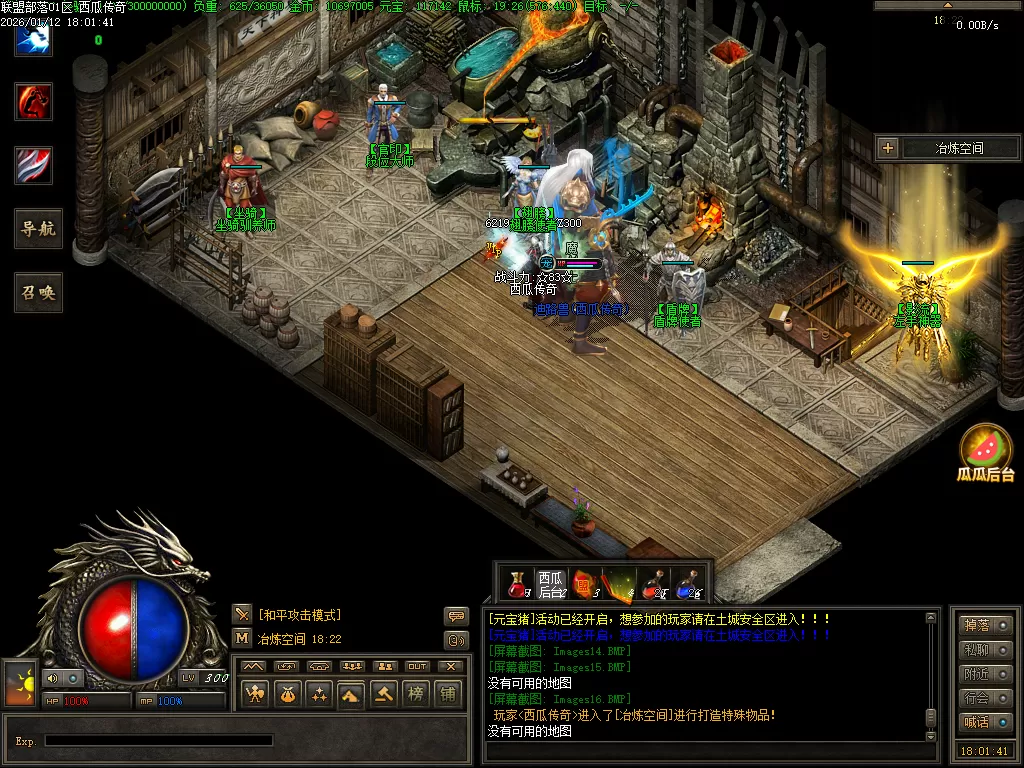Toggle the 私聊 private chat channel
The height and width of the screenshot is (768, 1024).
tap(985, 650)
